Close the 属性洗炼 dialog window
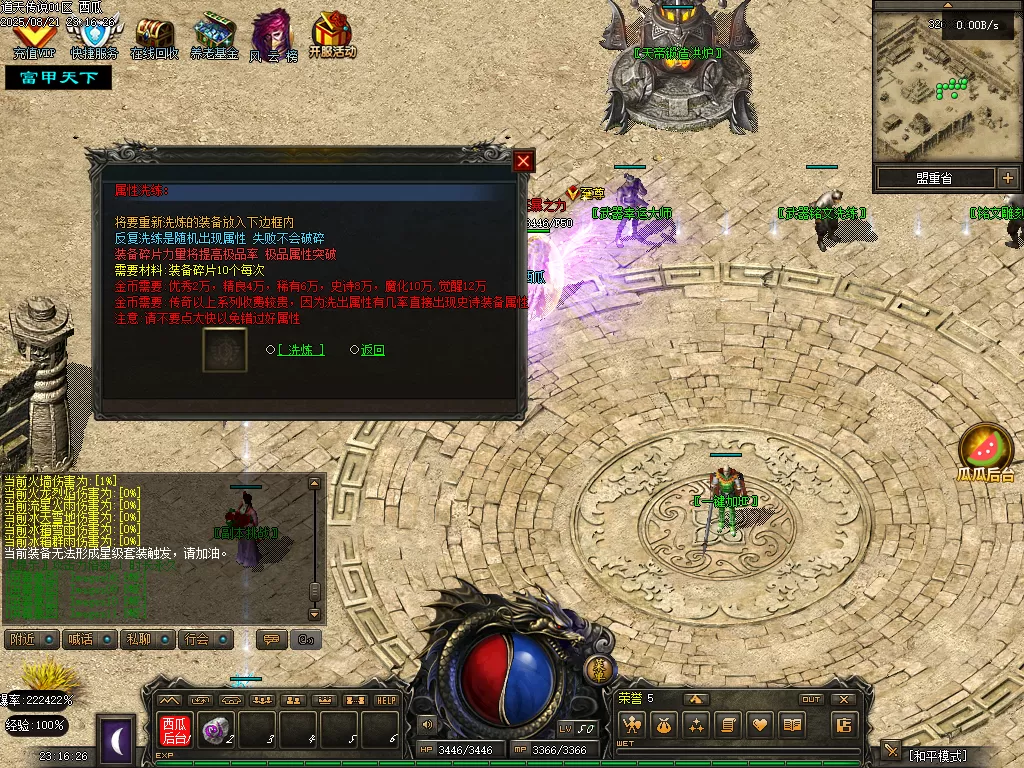The width and height of the screenshot is (1024, 768). click(523, 161)
